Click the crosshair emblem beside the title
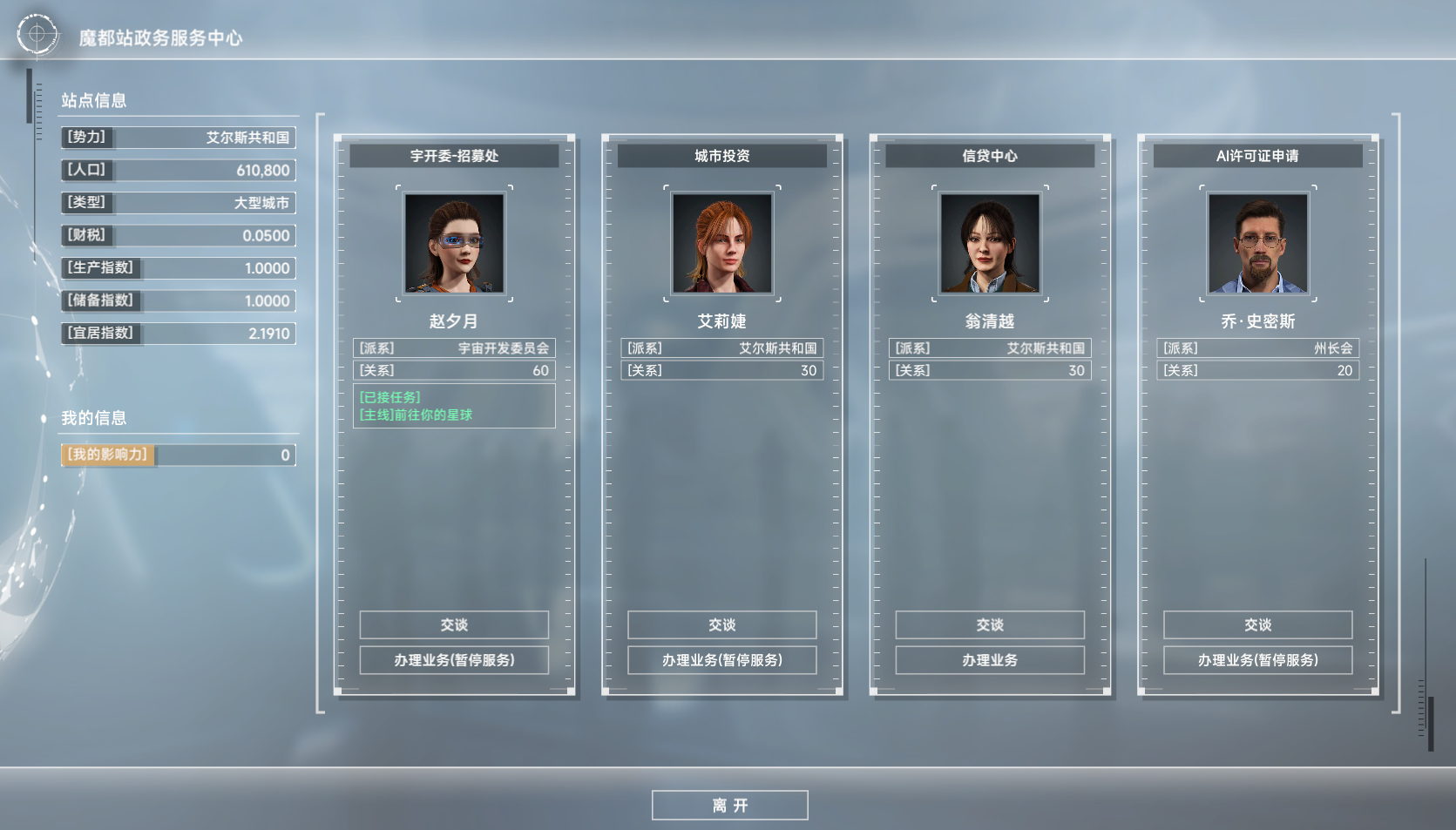This screenshot has width=1456, height=830. point(37,35)
